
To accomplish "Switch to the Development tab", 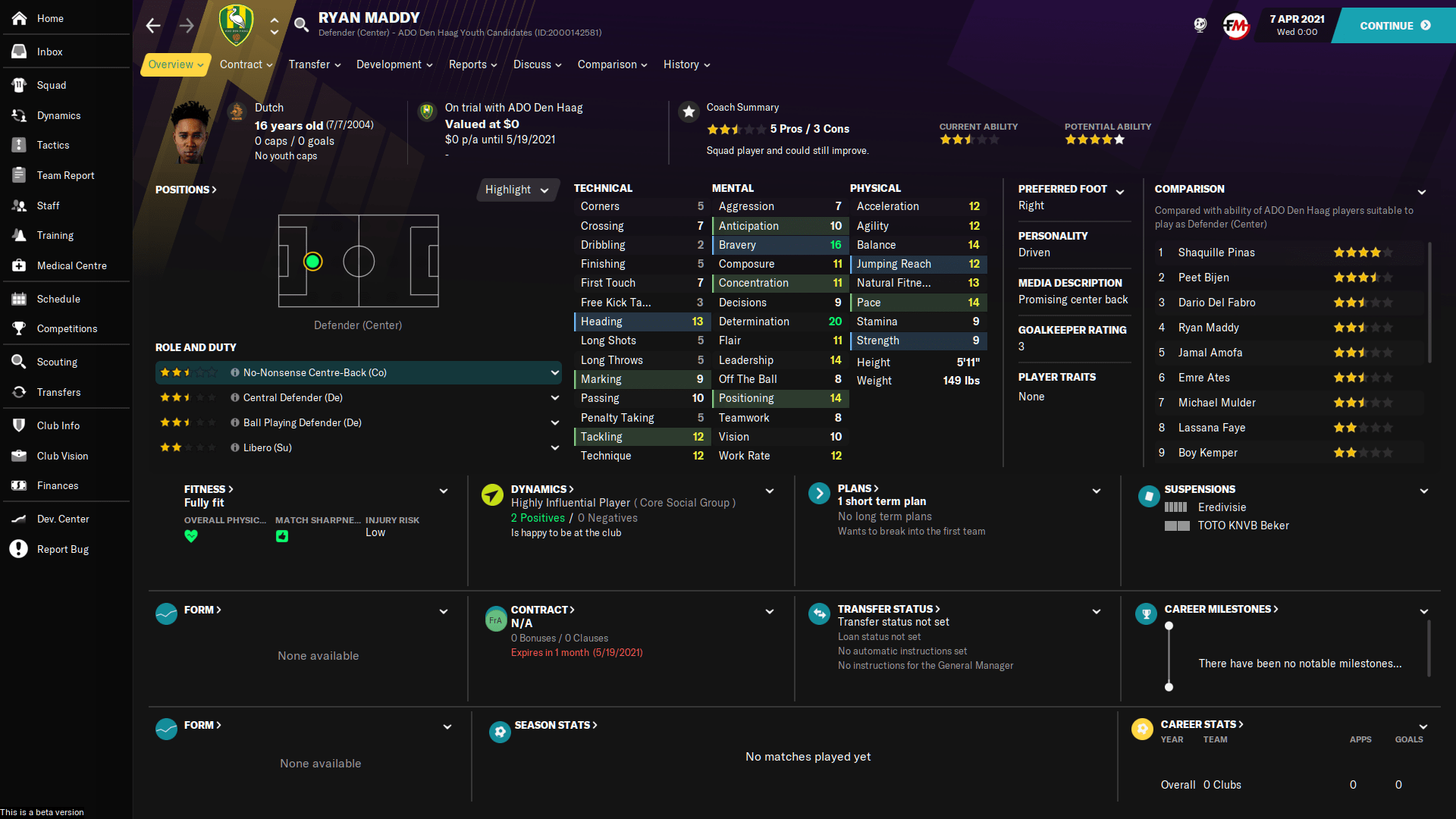I will (x=389, y=64).
